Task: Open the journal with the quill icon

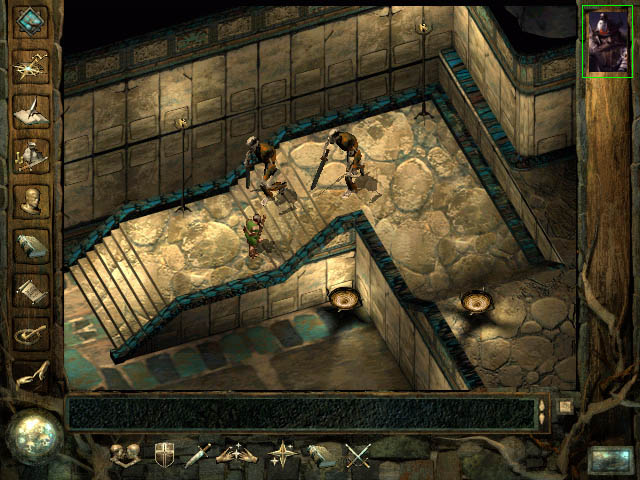Action: tap(30, 109)
